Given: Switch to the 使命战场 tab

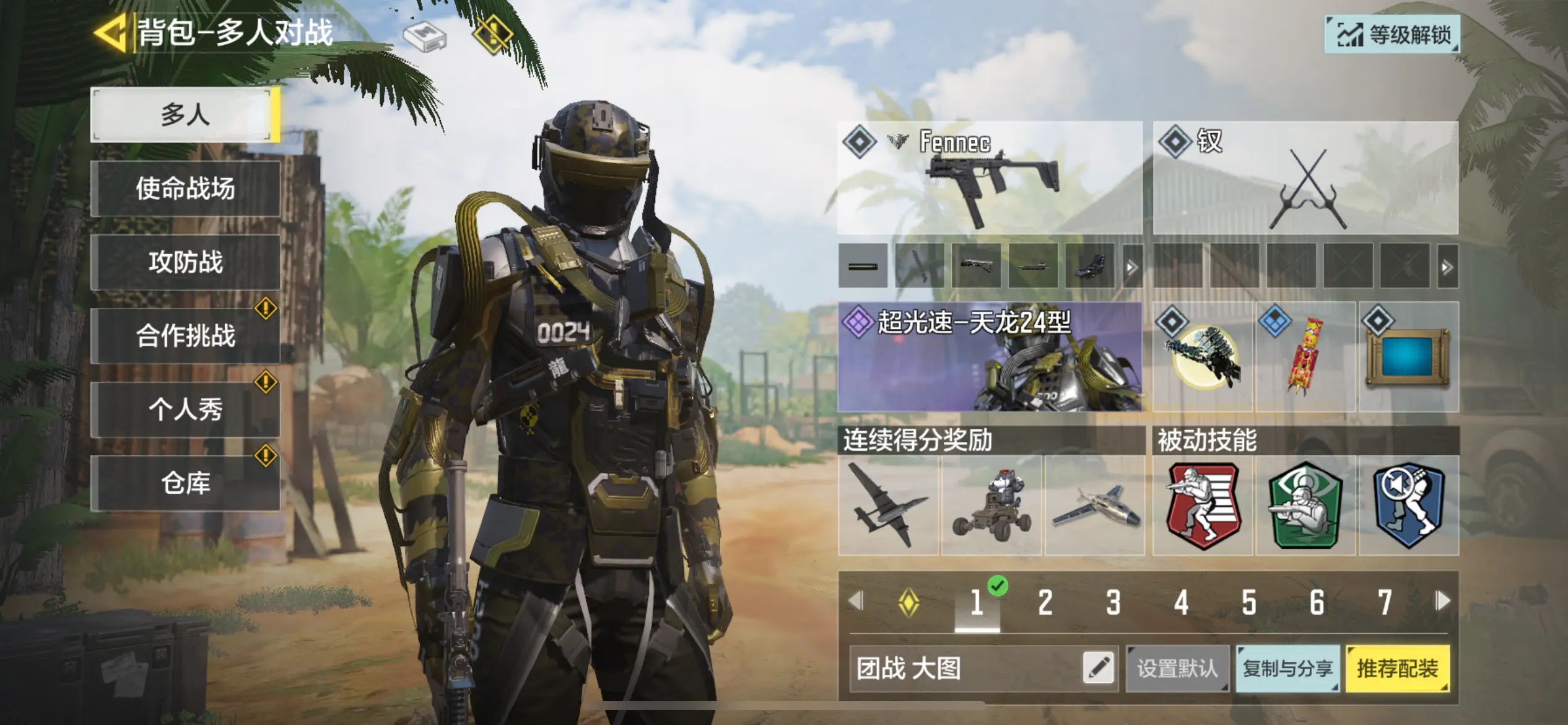Looking at the screenshot, I should (x=185, y=188).
